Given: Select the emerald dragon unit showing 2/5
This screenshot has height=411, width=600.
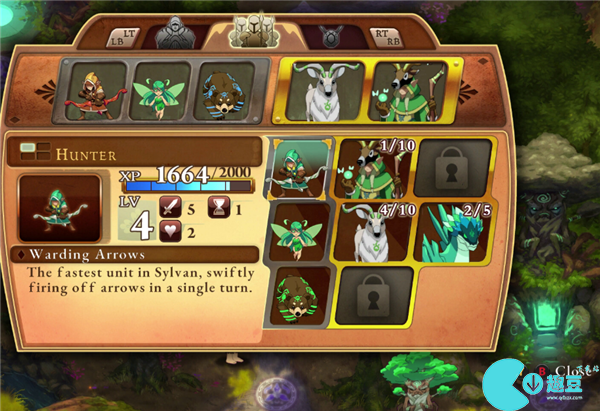Looking at the screenshot, I should [x=454, y=232].
